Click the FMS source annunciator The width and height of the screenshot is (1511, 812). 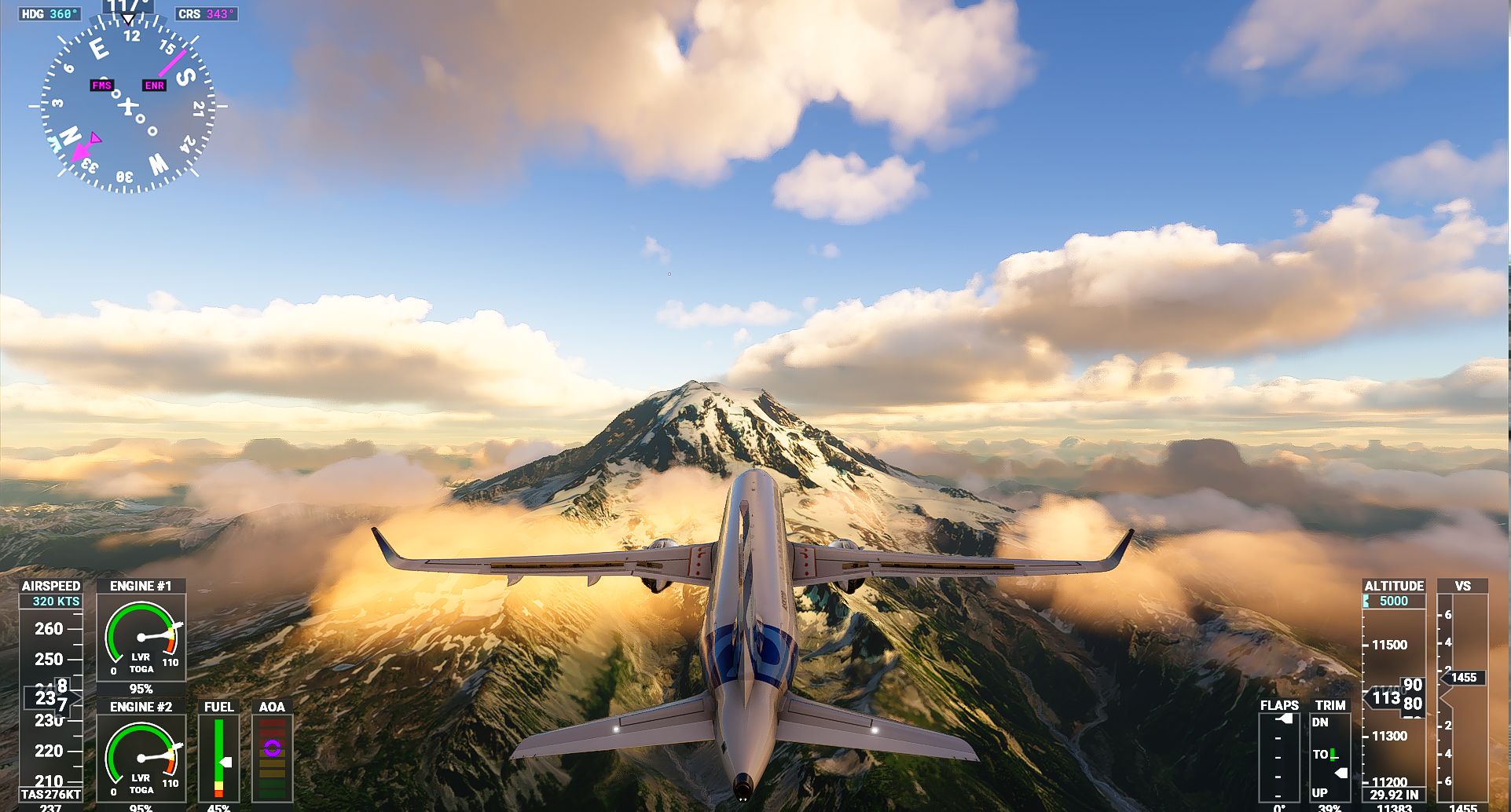[101, 85]
